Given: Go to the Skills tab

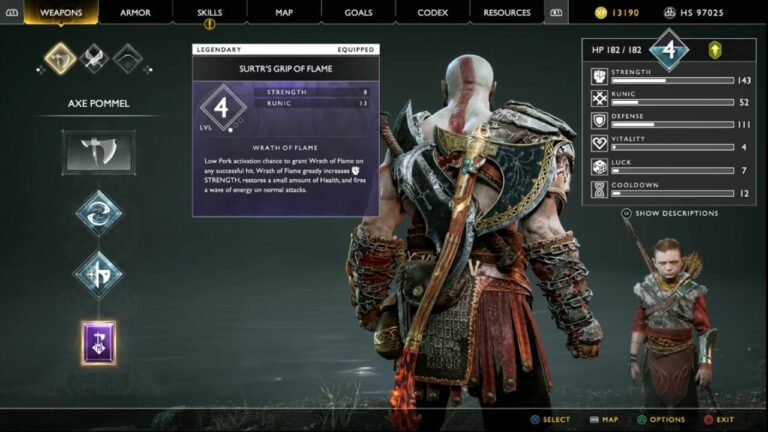Looking at the screenshot, I should click(210, 12).
